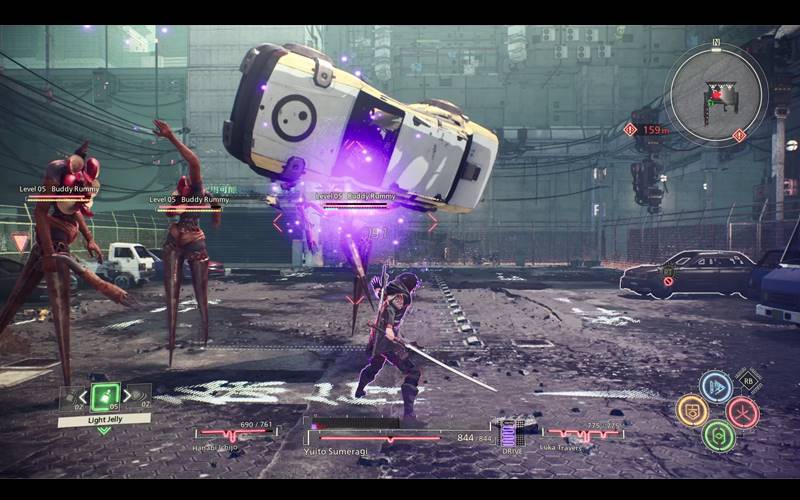Viewport: 800px width, 500px height.
Task: Open the circular minimap
Action: tap(714, 91)
